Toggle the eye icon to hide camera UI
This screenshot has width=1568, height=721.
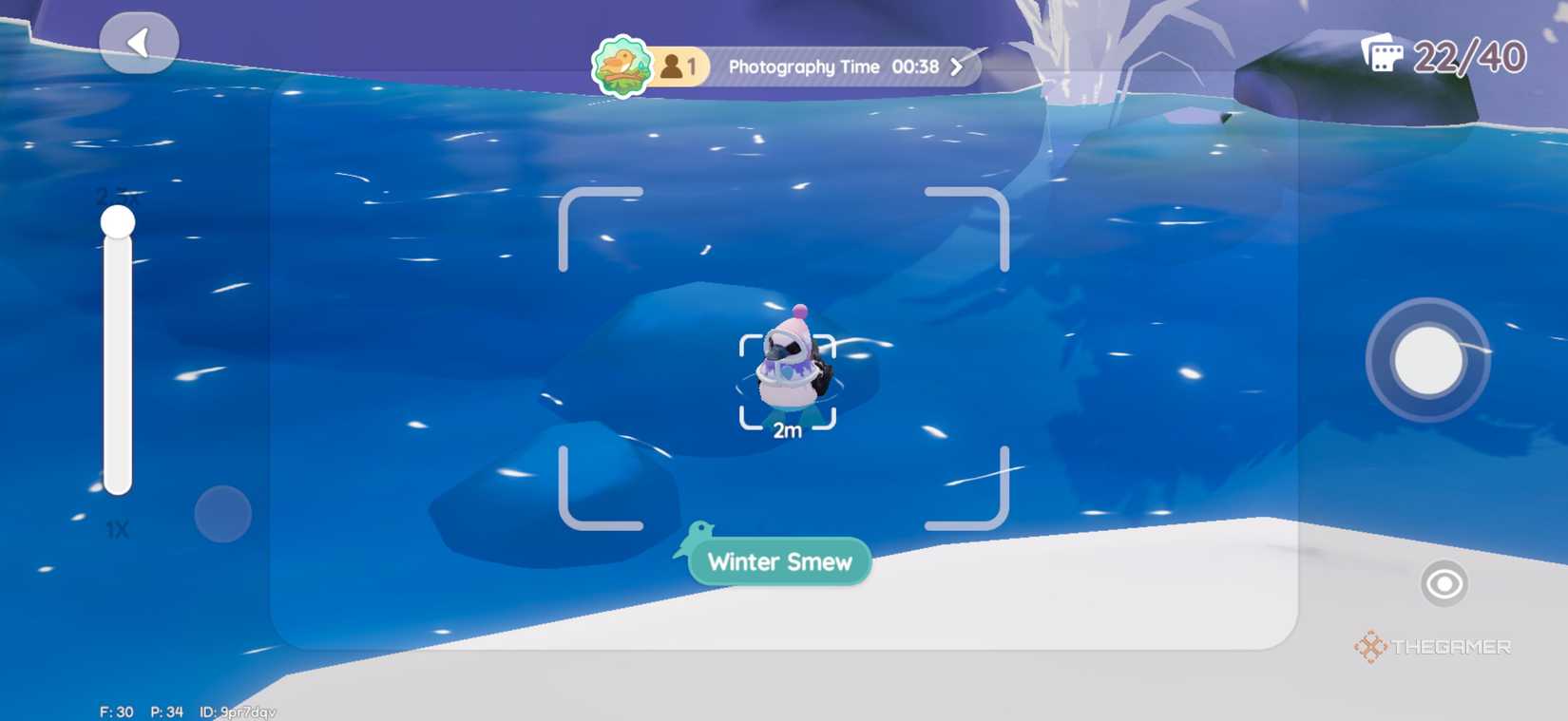pos(1443,581)
